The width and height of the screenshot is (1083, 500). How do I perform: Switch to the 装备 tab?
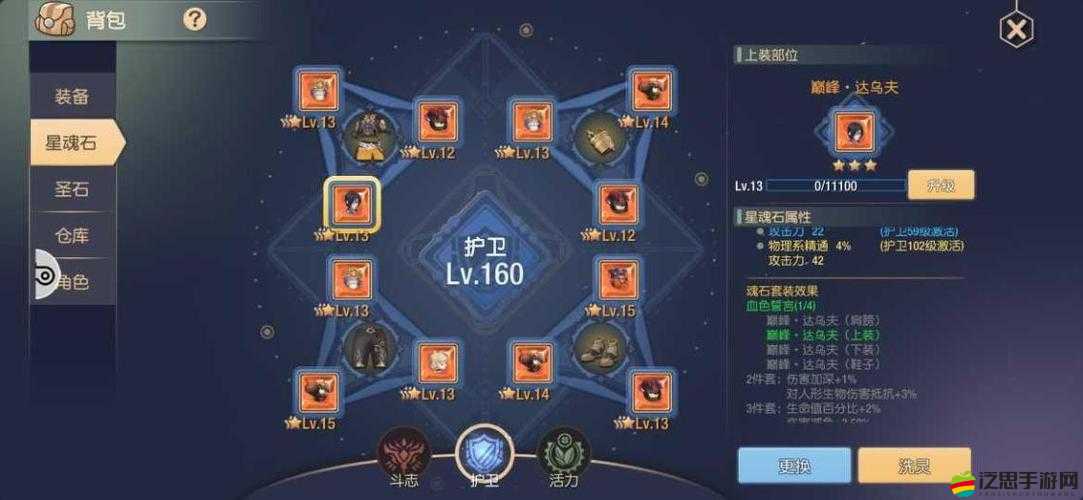coord(72,96)
